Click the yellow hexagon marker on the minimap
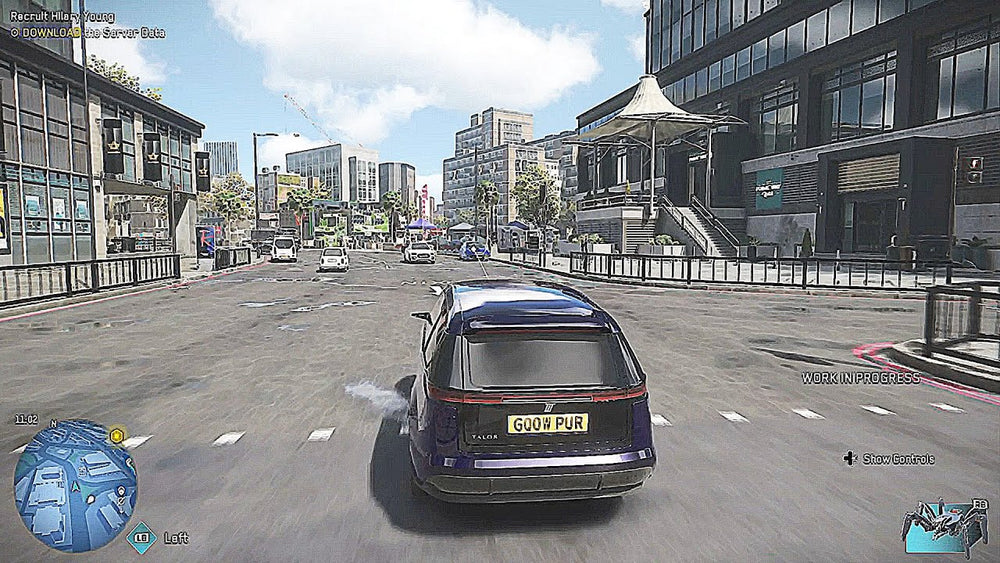 (117, 434)
